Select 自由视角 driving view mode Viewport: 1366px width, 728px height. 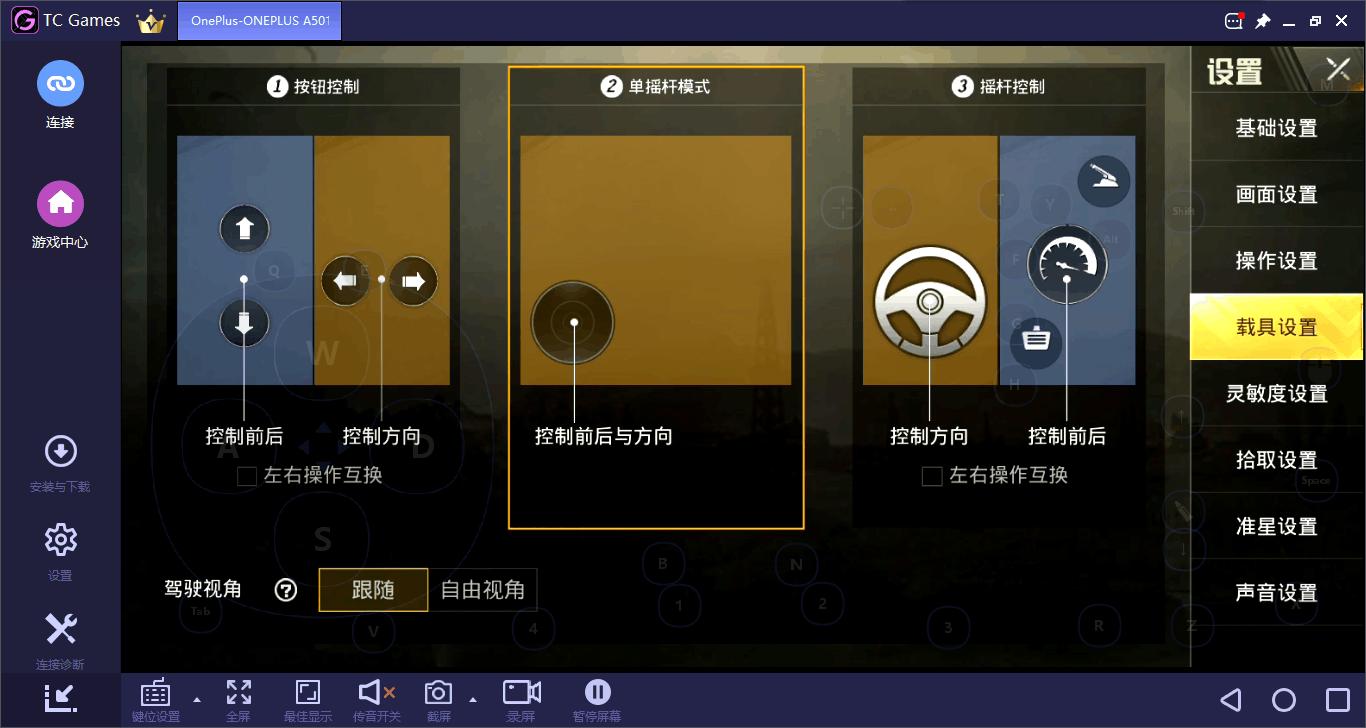point(484,589)
